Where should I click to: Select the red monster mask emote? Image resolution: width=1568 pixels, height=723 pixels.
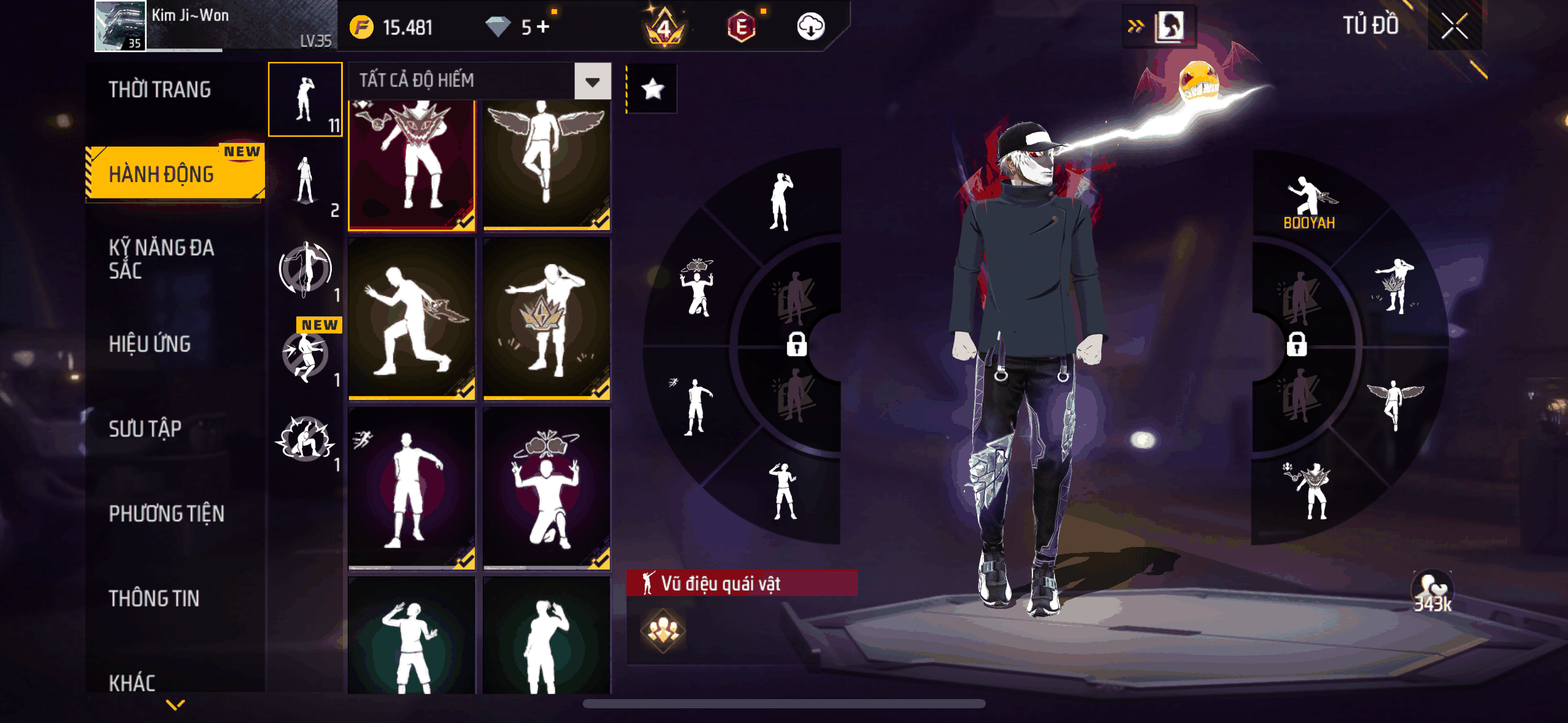(x=412, y=164)
